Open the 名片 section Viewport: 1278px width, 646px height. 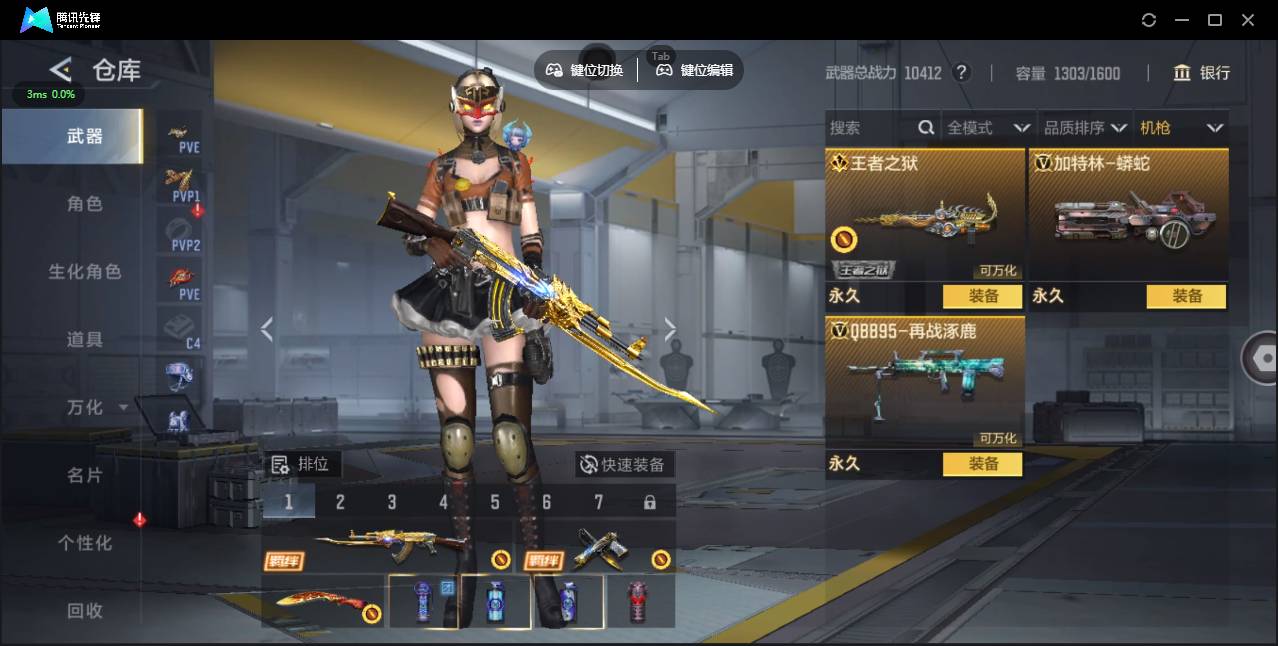coord(84,475)
